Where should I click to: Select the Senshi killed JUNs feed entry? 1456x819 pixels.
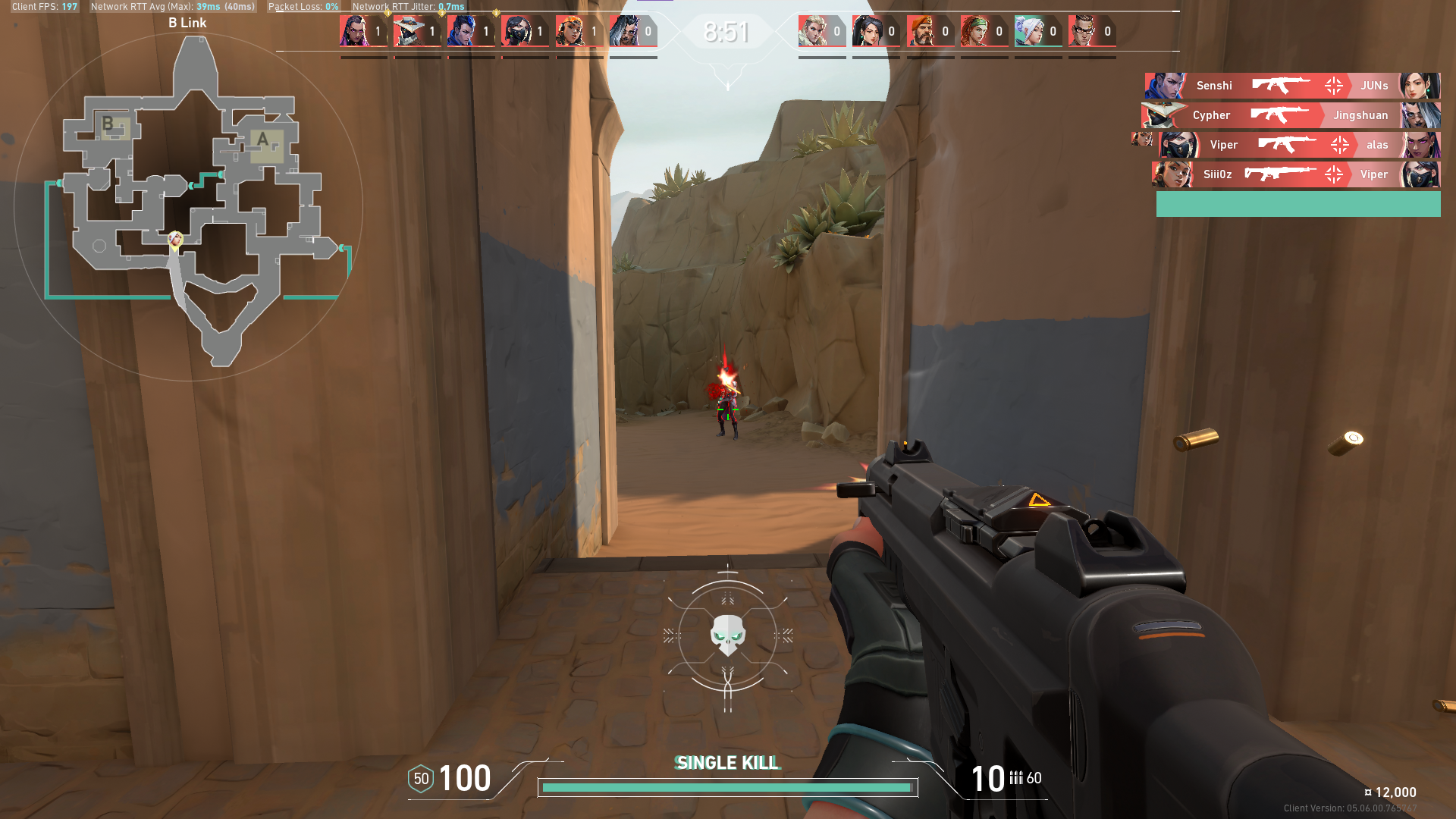[1292, 86]
